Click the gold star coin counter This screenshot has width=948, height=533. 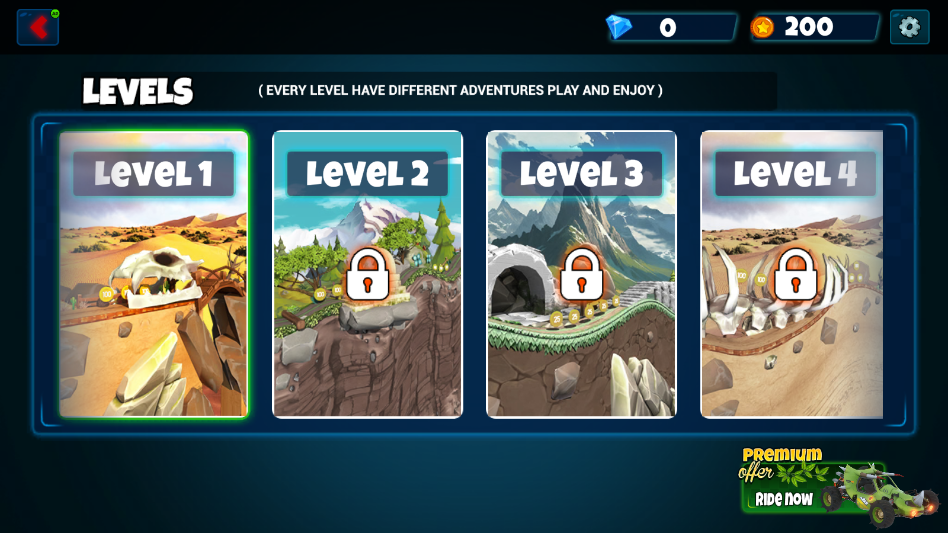point(814,28)
